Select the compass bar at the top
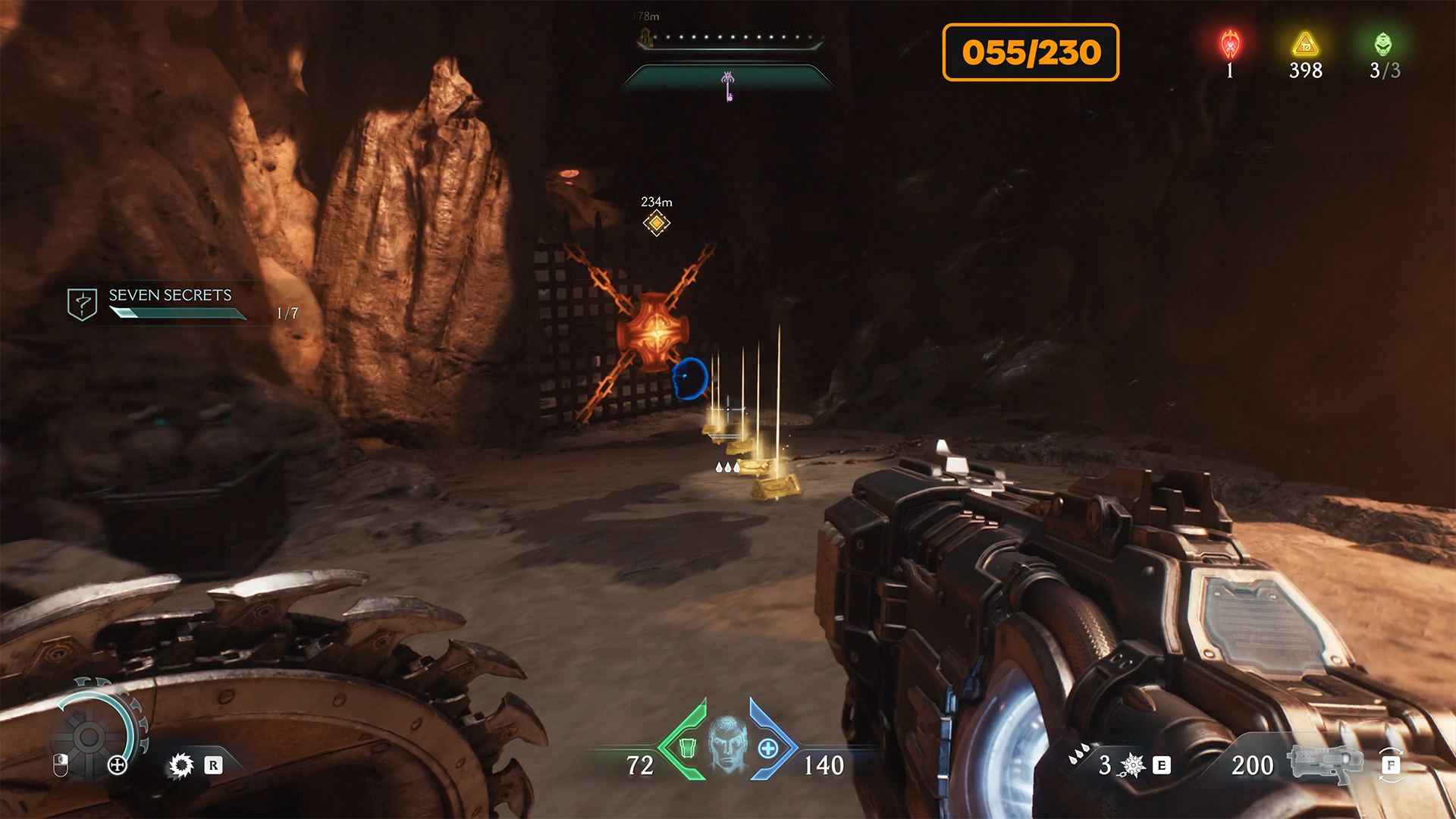 coord(730,39)
